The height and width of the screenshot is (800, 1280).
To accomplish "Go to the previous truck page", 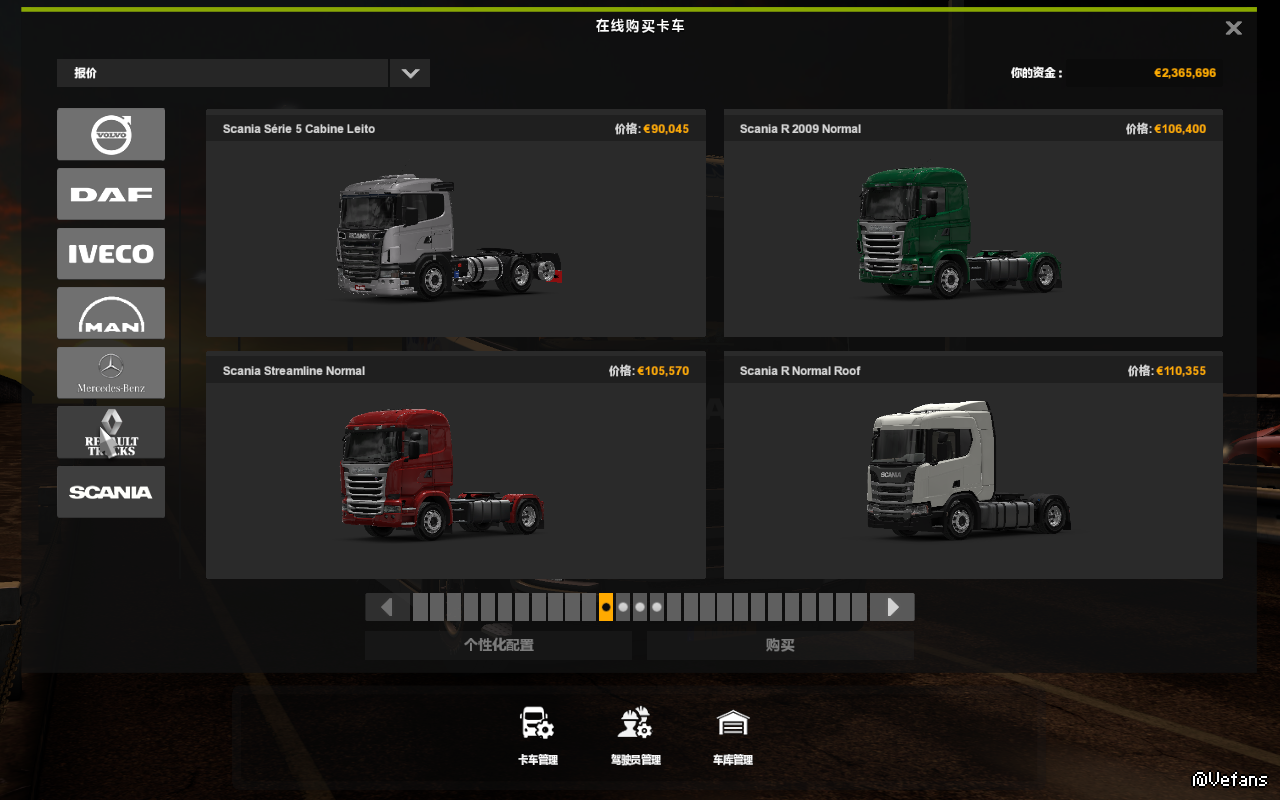I will (x=387, y=607).
